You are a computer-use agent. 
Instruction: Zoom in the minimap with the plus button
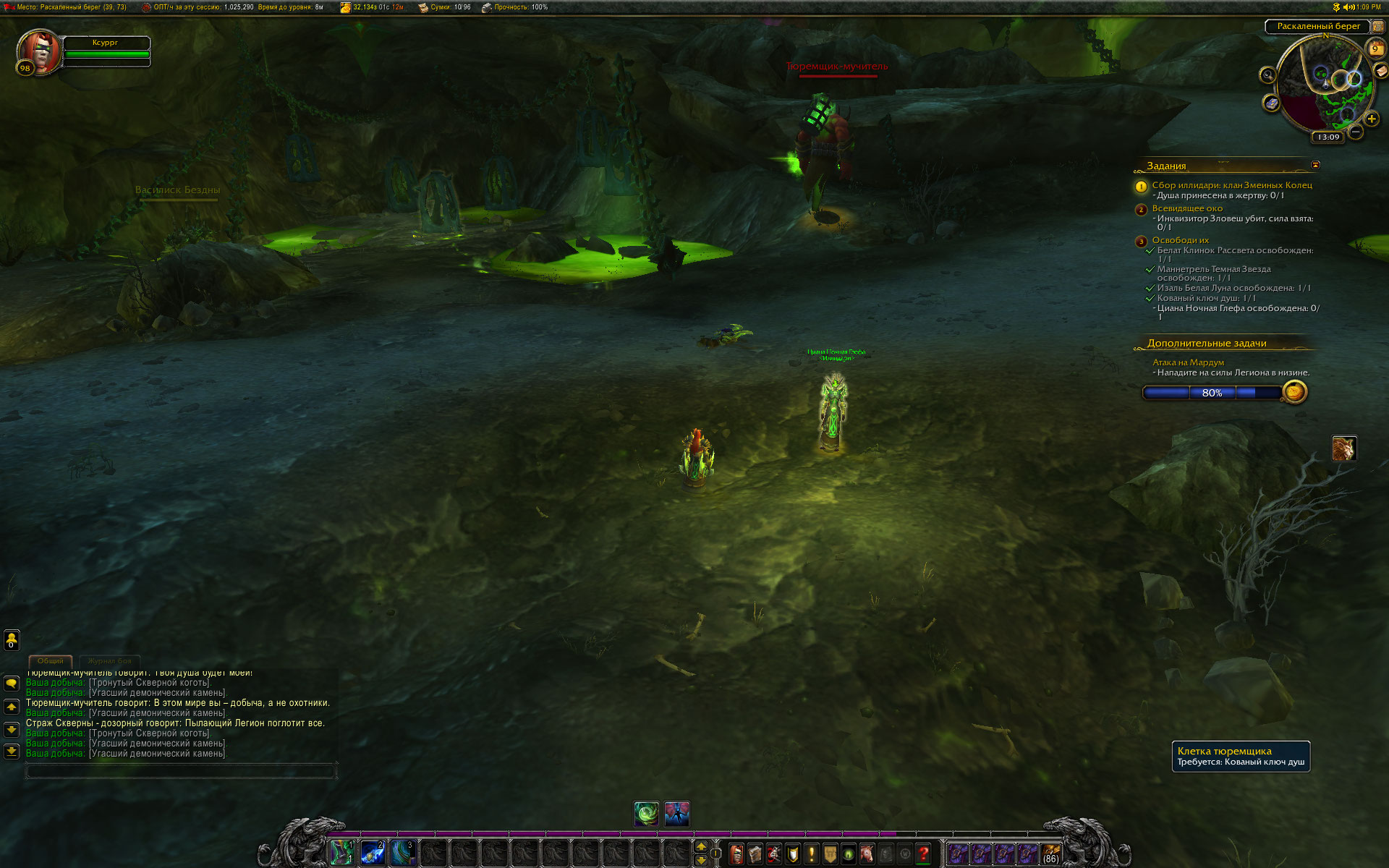[1372, 119]
